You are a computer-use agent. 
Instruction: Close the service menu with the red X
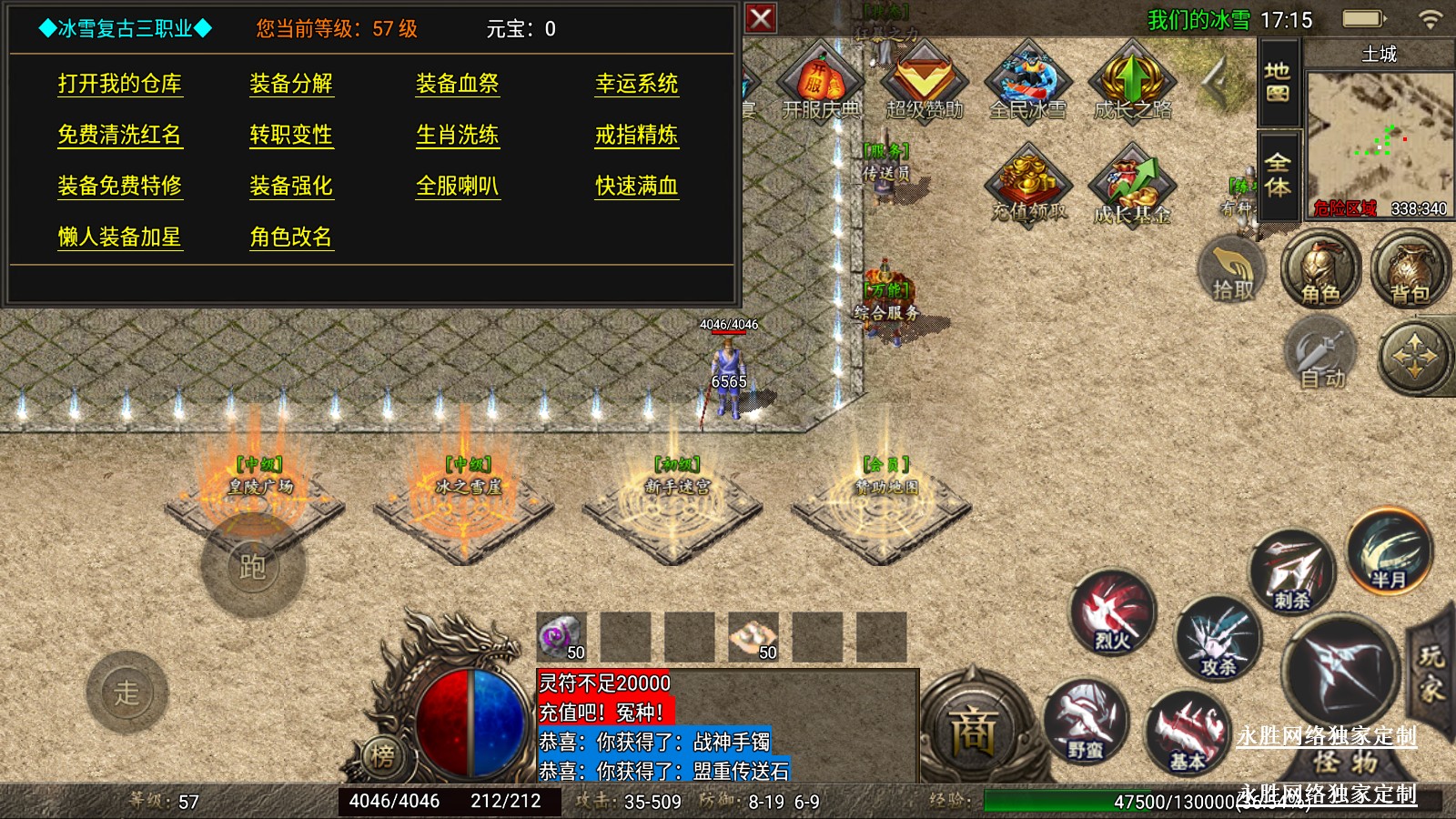pos(761,18)
